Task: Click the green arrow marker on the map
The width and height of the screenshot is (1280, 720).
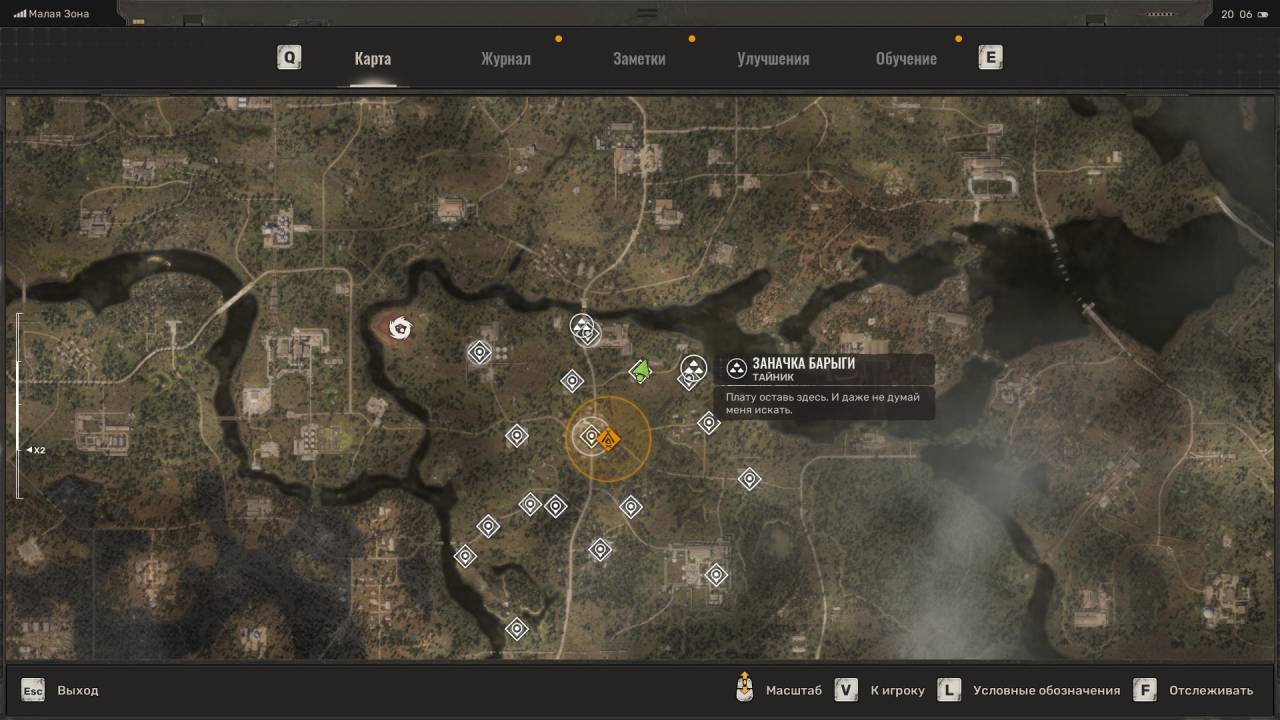Action: click(x=641, y=371)
